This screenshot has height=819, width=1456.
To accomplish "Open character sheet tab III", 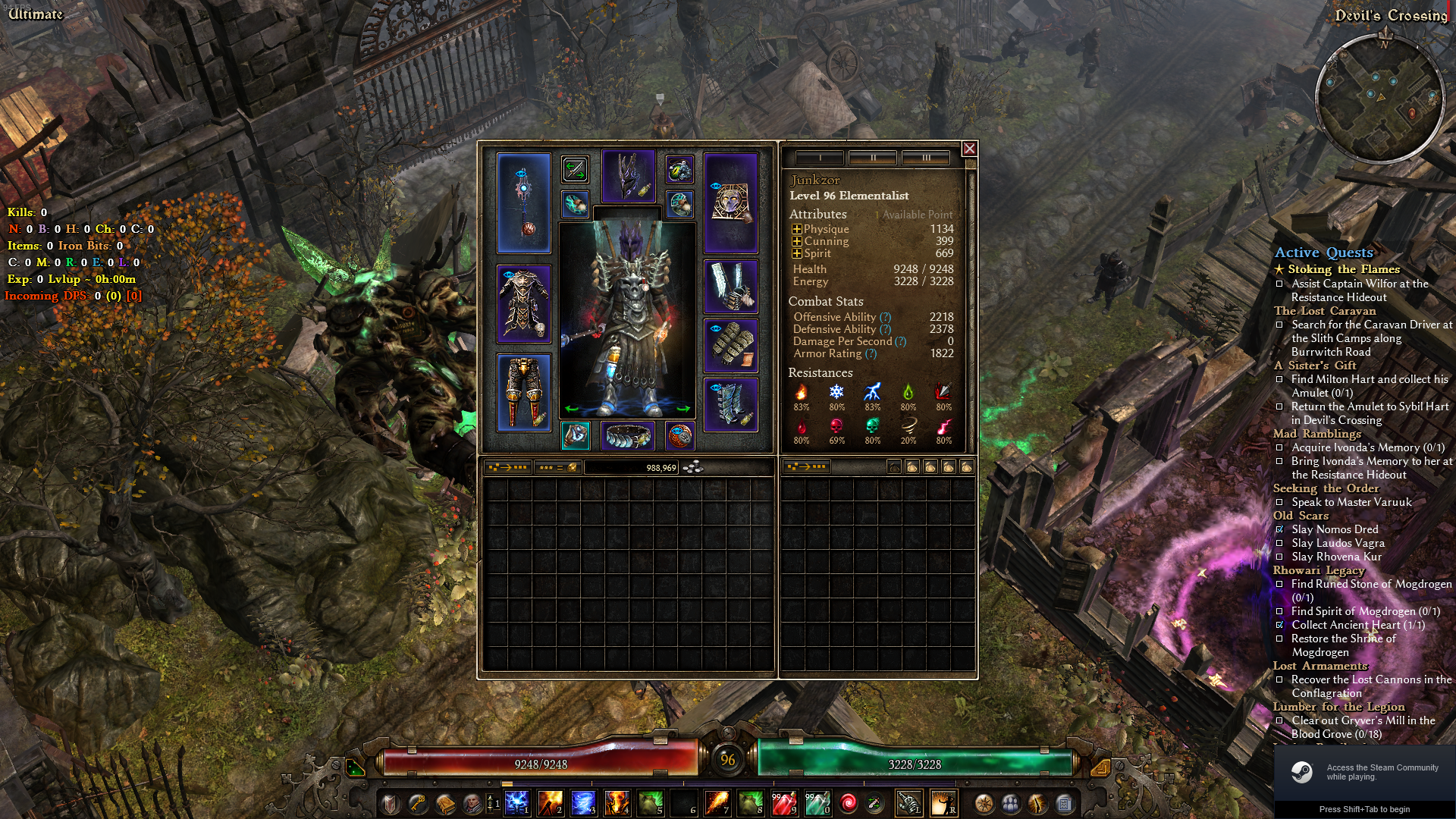I will pos(924,158).
